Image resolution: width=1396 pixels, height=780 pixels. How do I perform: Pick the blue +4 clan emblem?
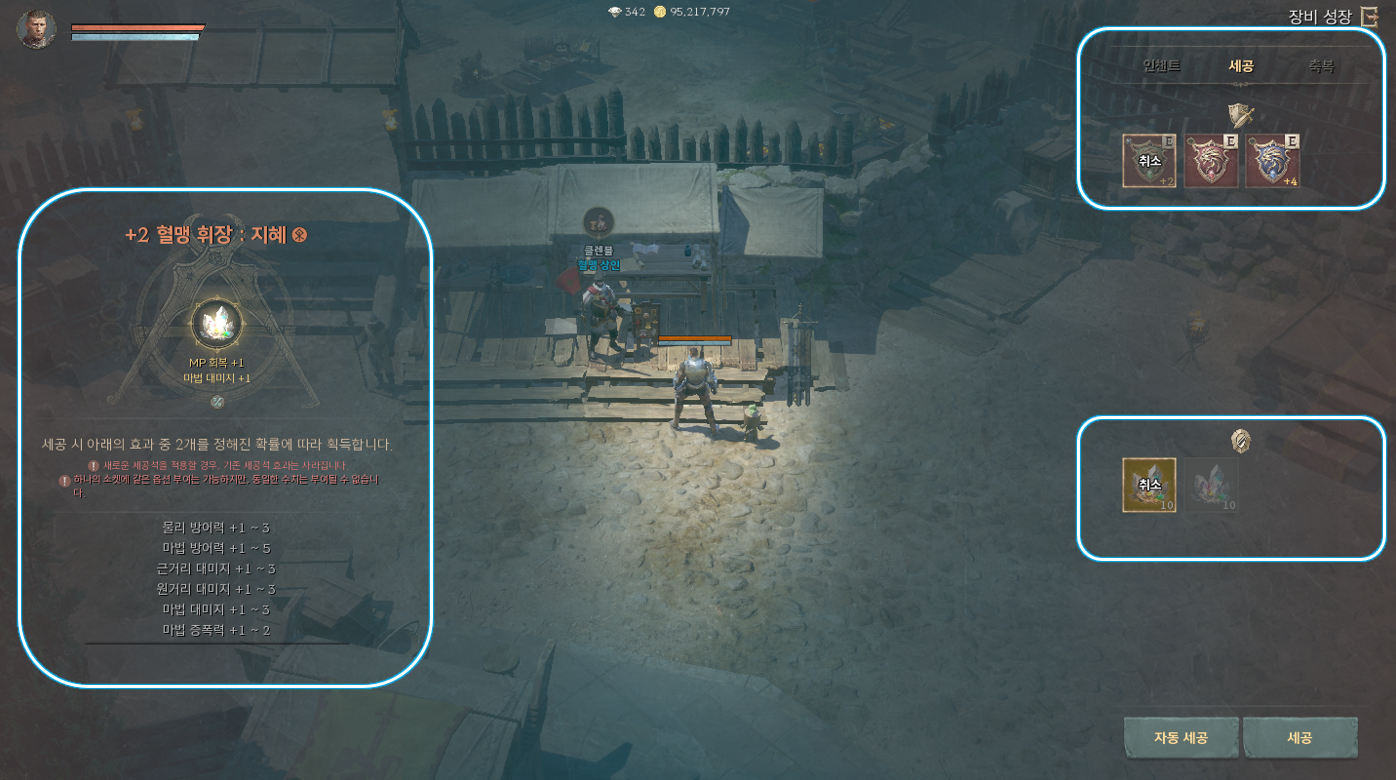click(1272, 161)
